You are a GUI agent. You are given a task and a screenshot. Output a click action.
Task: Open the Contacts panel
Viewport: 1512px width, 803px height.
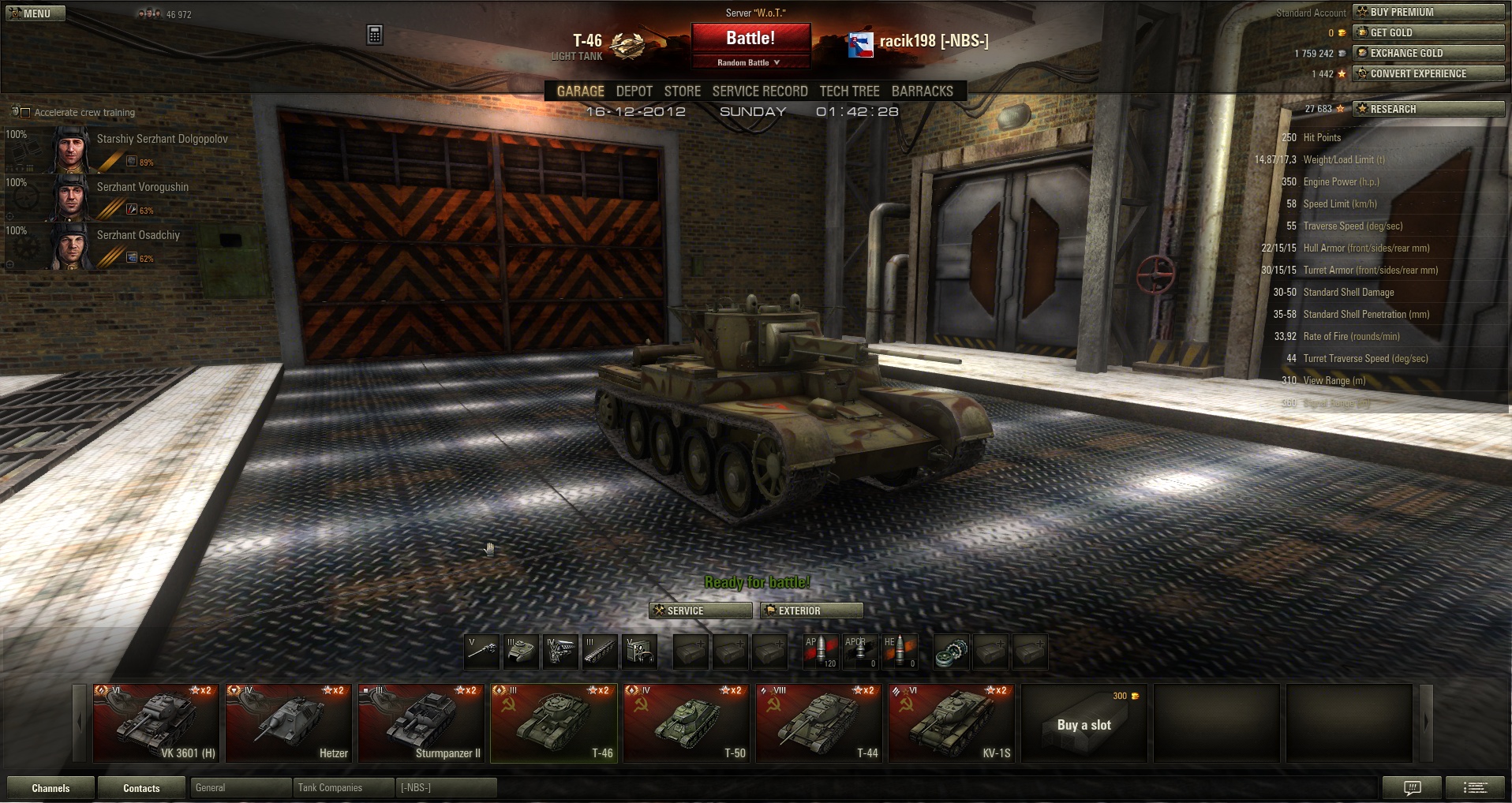pos(141,788)
